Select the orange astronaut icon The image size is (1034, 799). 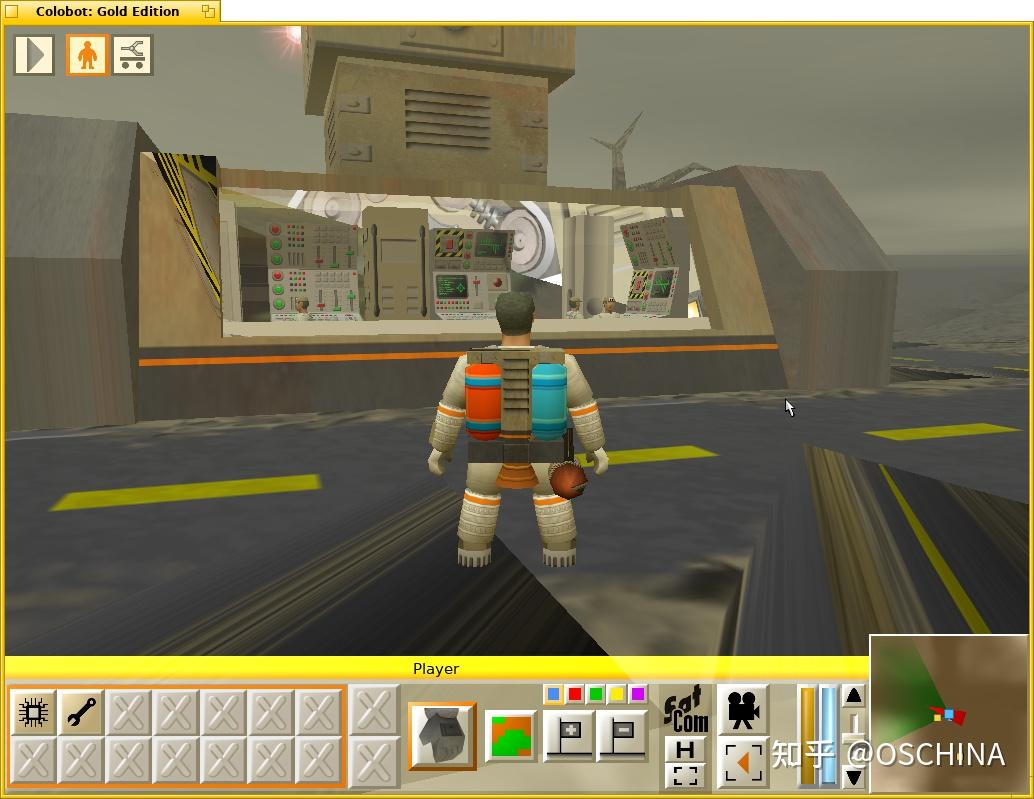pos(87,55)
